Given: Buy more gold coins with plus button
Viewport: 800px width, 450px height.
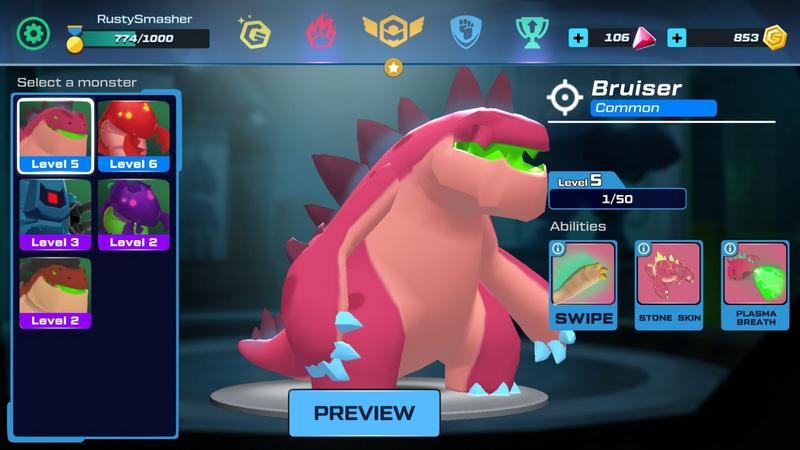Looking at the screenshot, I should (676, 38).
